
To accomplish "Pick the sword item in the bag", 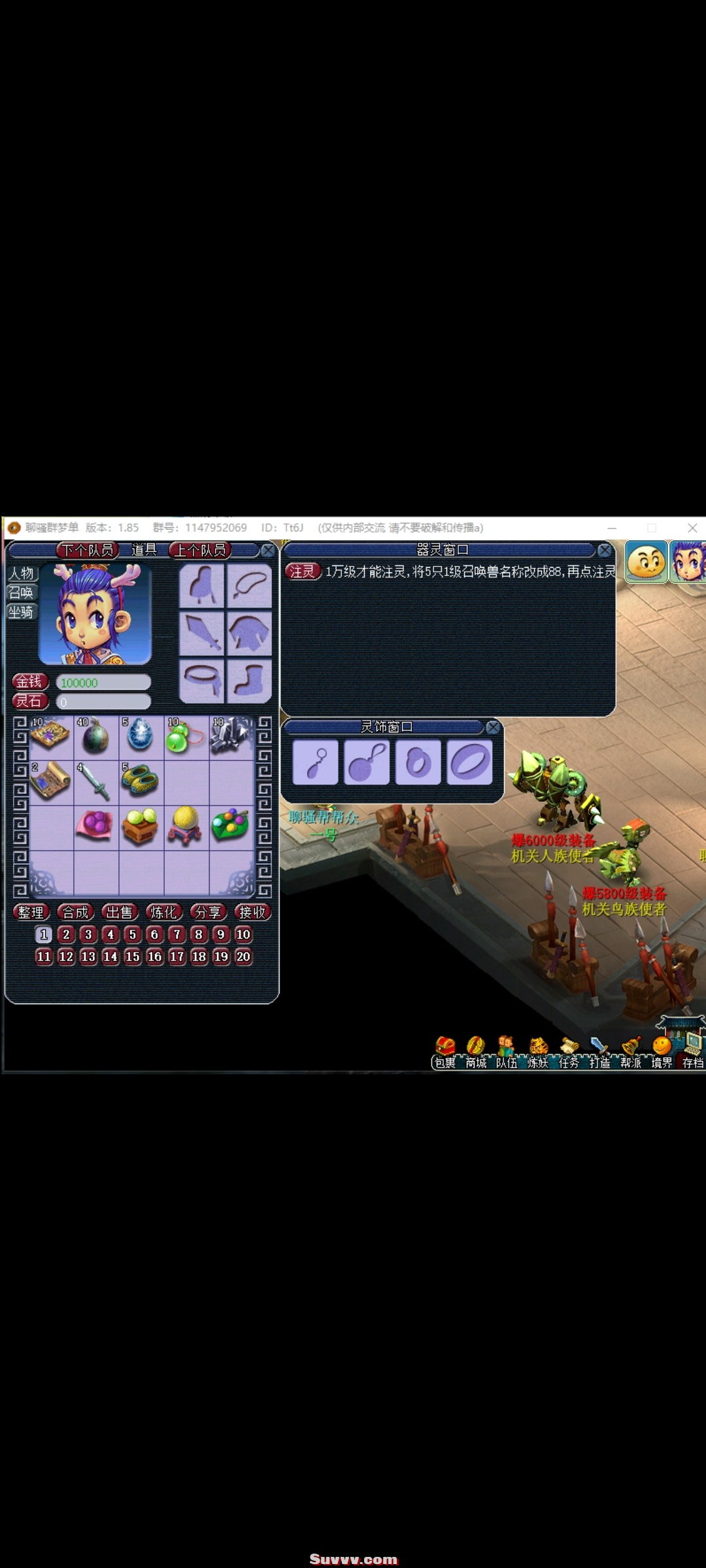I will pyautogui.click(x=95, y=782).
